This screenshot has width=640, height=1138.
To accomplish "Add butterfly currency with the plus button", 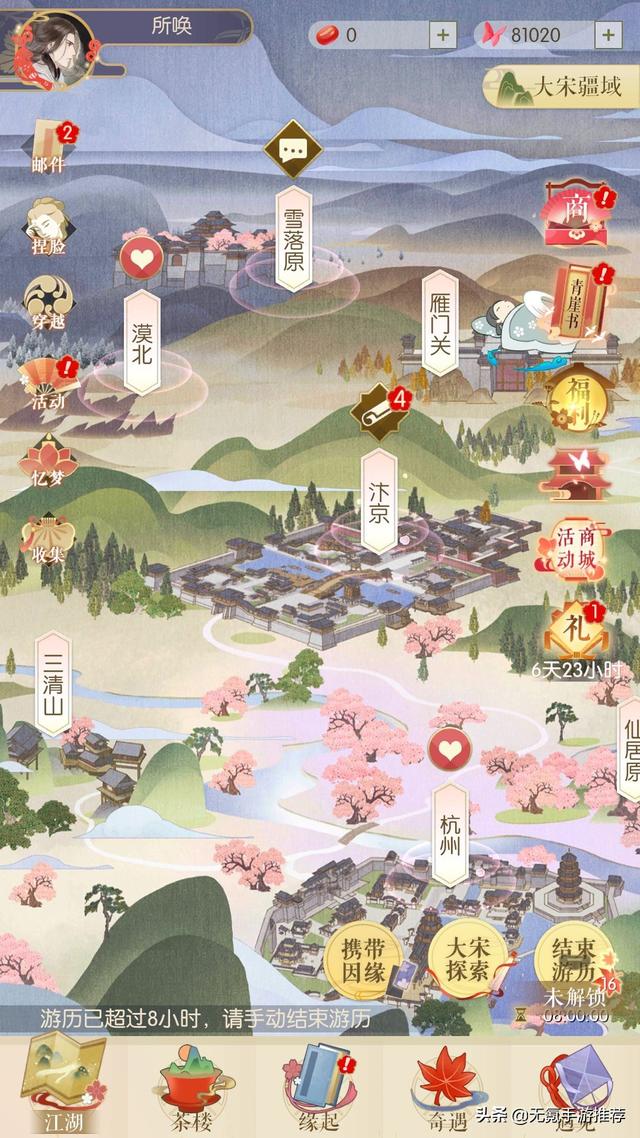I will [x=607, y=34].
